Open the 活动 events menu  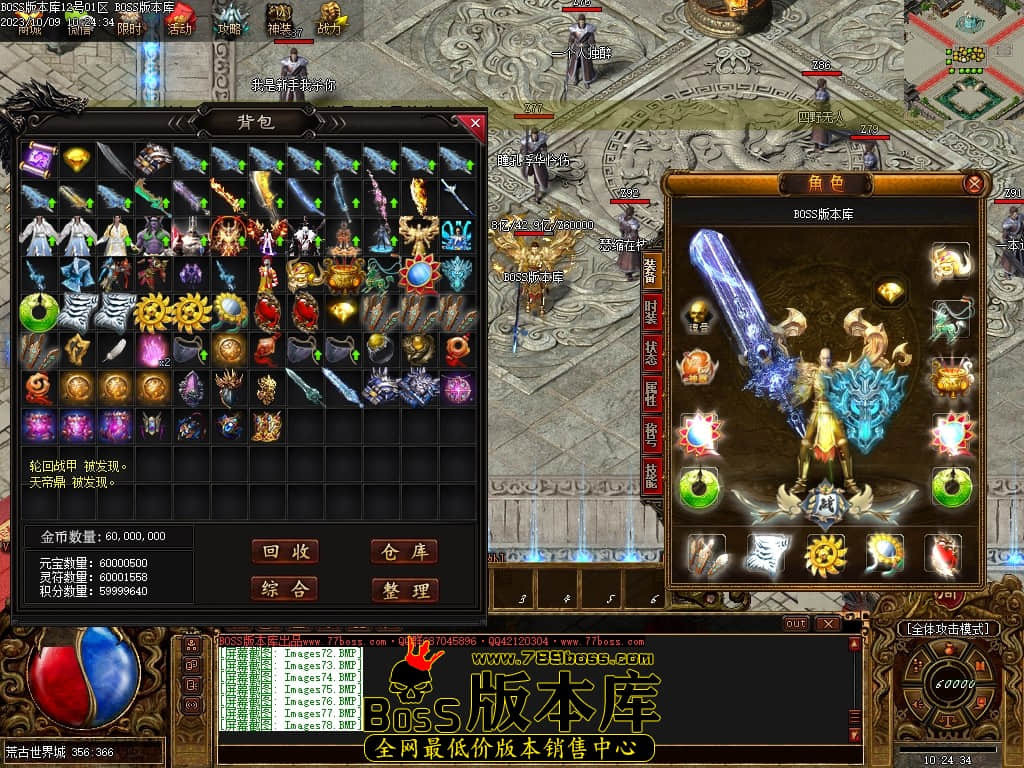[180, 20]
